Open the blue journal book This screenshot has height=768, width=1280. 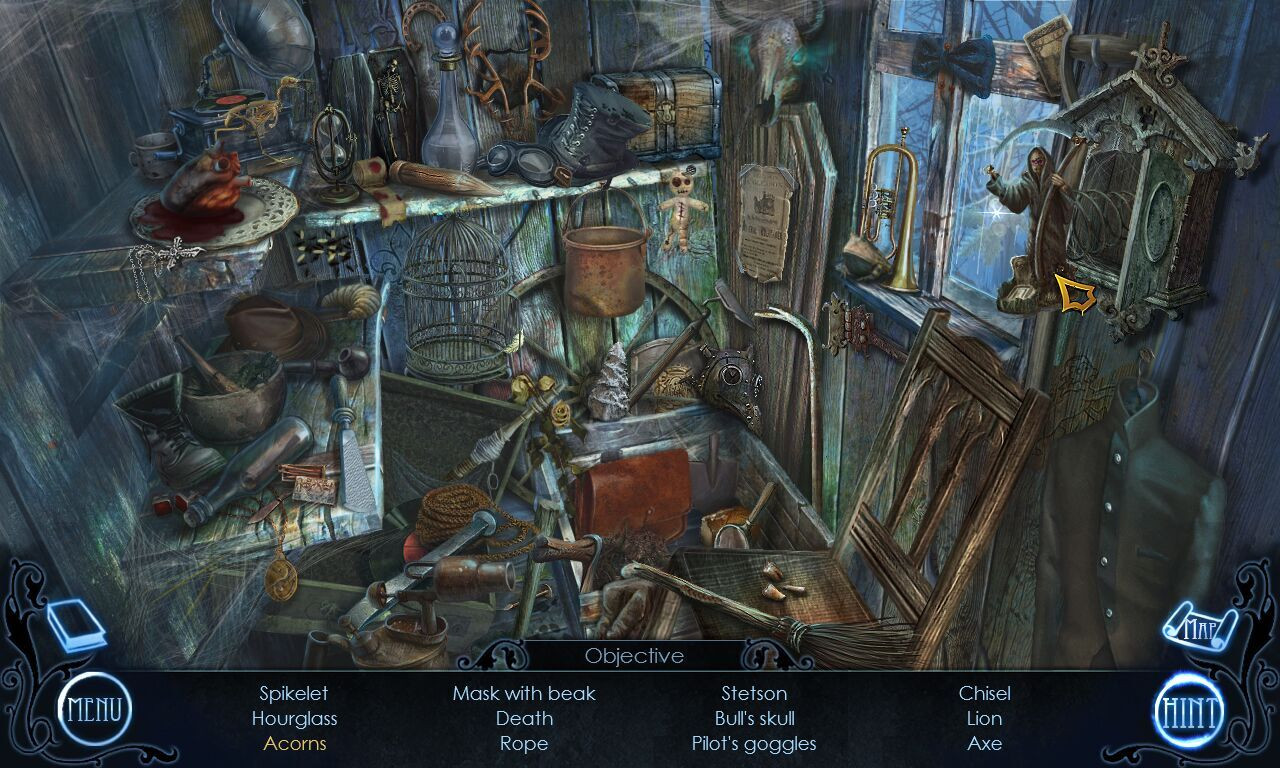(x=75, y=625)
